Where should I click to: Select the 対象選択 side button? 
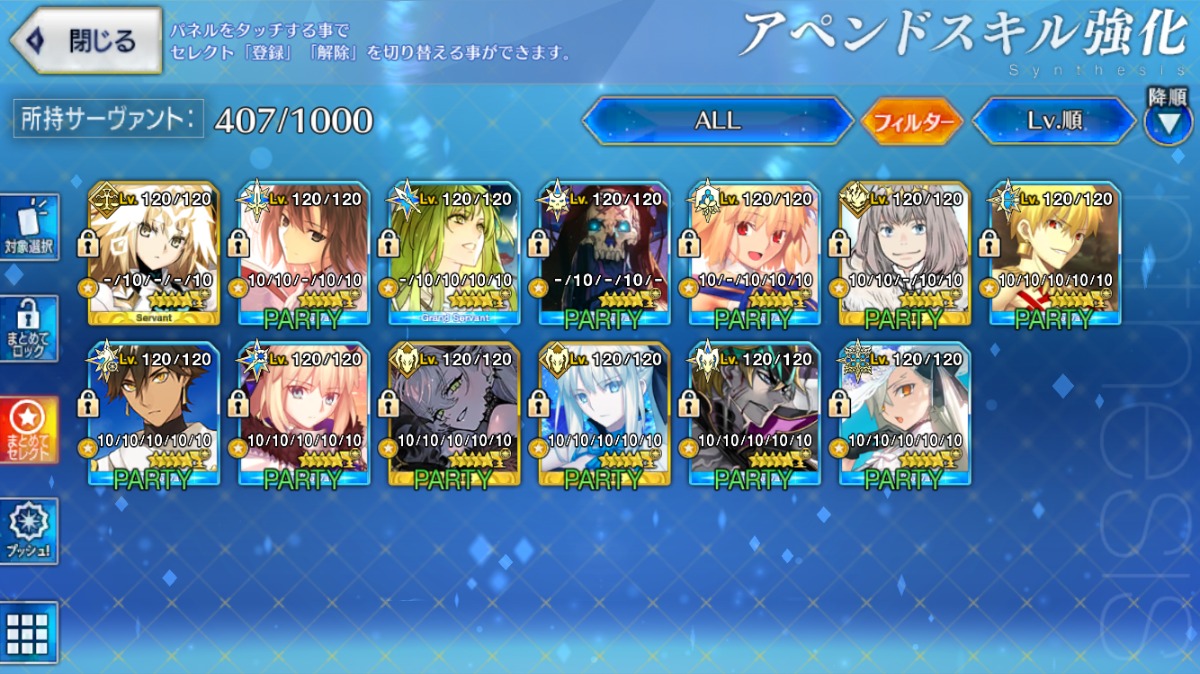[29, 227]
